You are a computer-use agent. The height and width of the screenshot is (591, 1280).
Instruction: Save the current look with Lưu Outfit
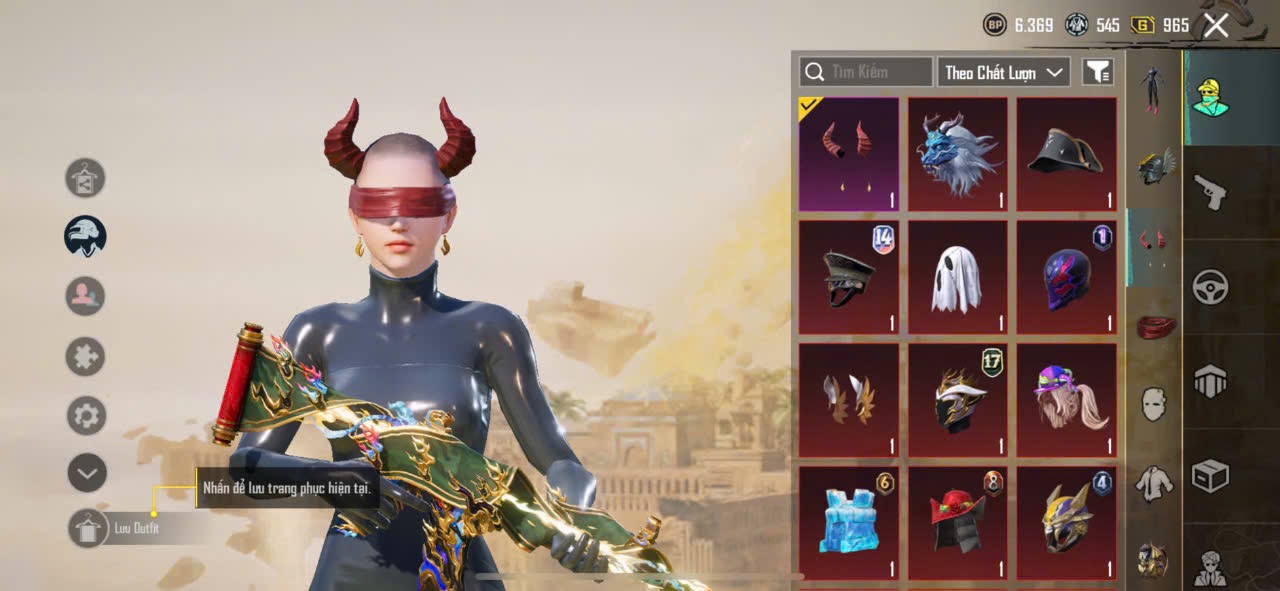pos(88,528)
